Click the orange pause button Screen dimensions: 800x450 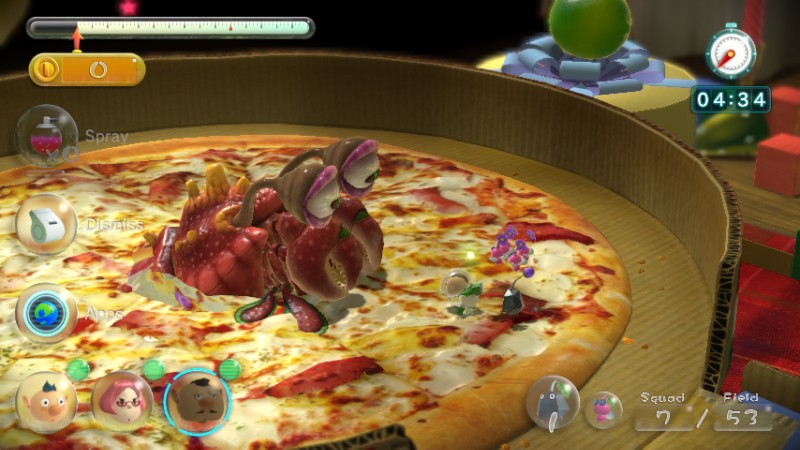point(46,70)
